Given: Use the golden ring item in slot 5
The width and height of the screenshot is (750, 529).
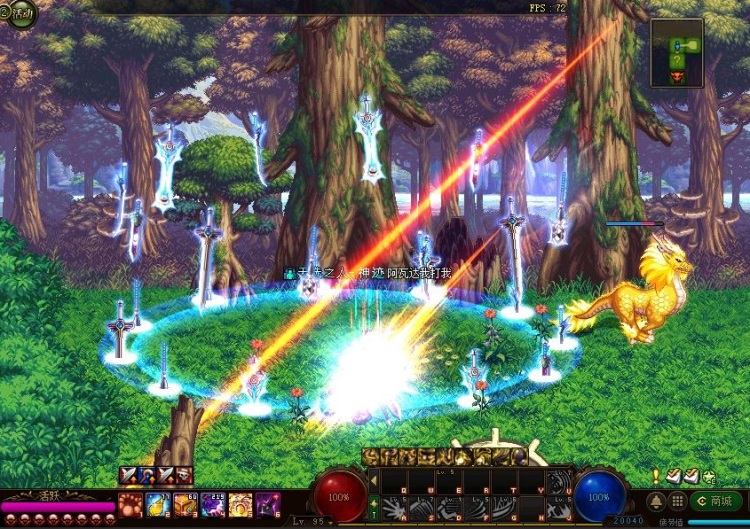Looking at the screenshot, I should pos(239,503).
